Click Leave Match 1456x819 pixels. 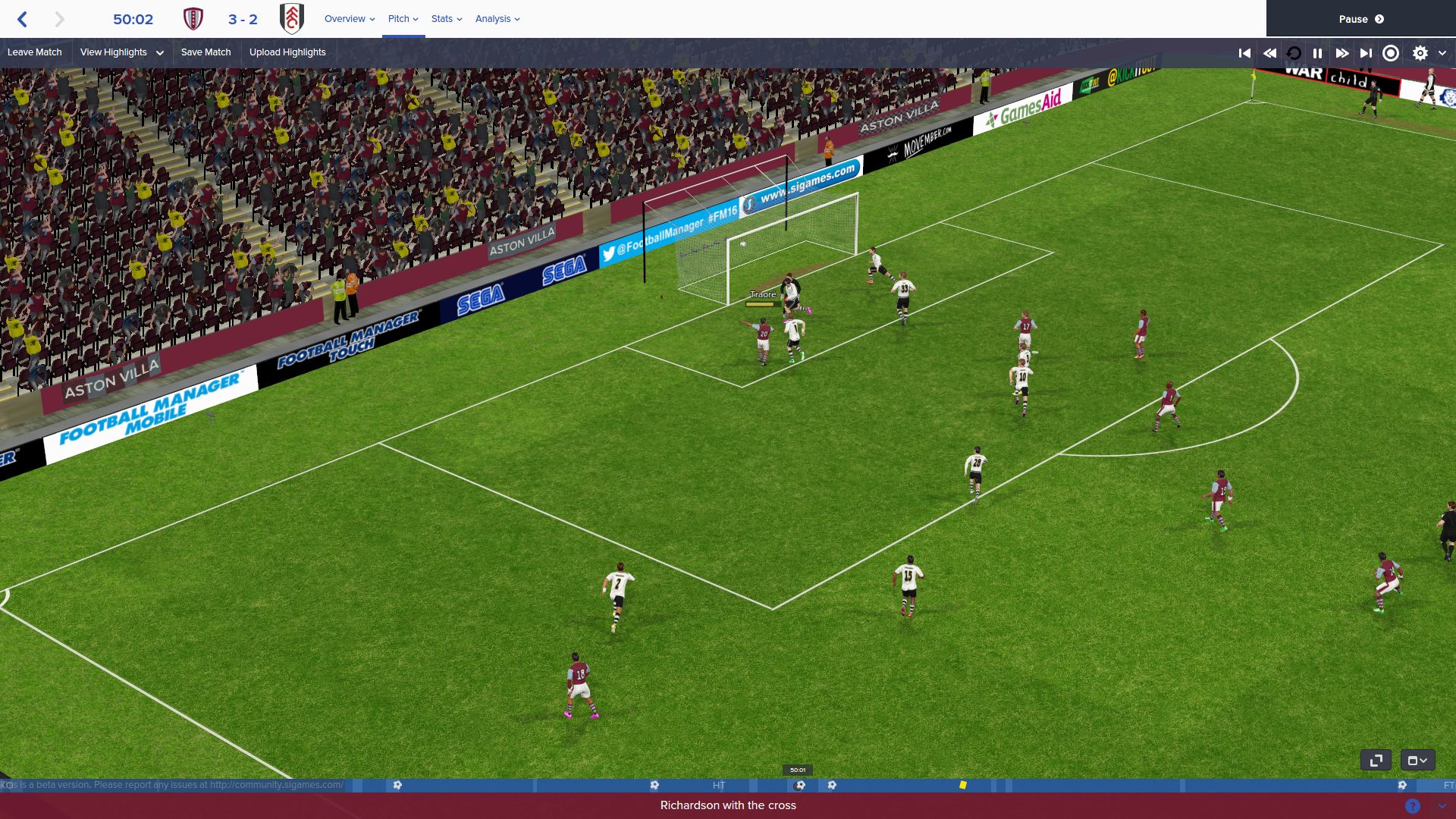pyautogui.click(x=35, y=52)
